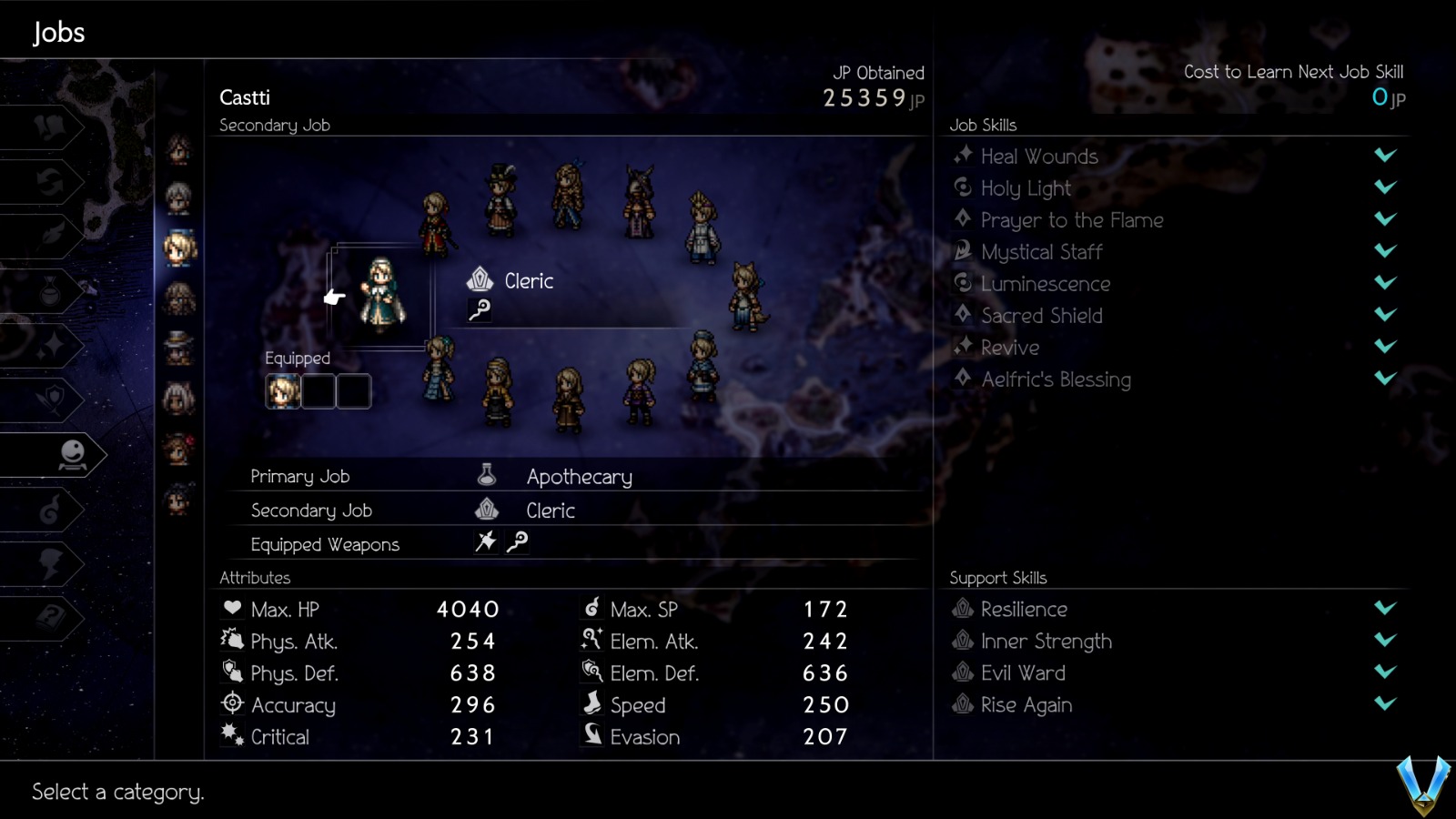The height and width of the screenshot is (819, 1456).
Task: Toggle the Evil Ward support skill chevron
Action: [1384, 672]
